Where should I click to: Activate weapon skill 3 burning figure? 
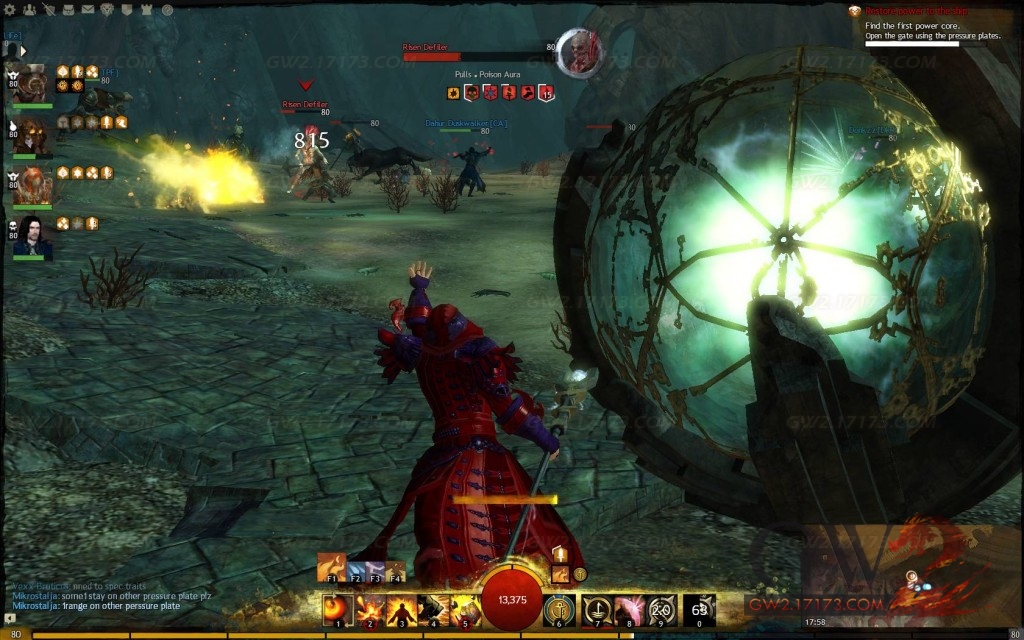point(401,608)
